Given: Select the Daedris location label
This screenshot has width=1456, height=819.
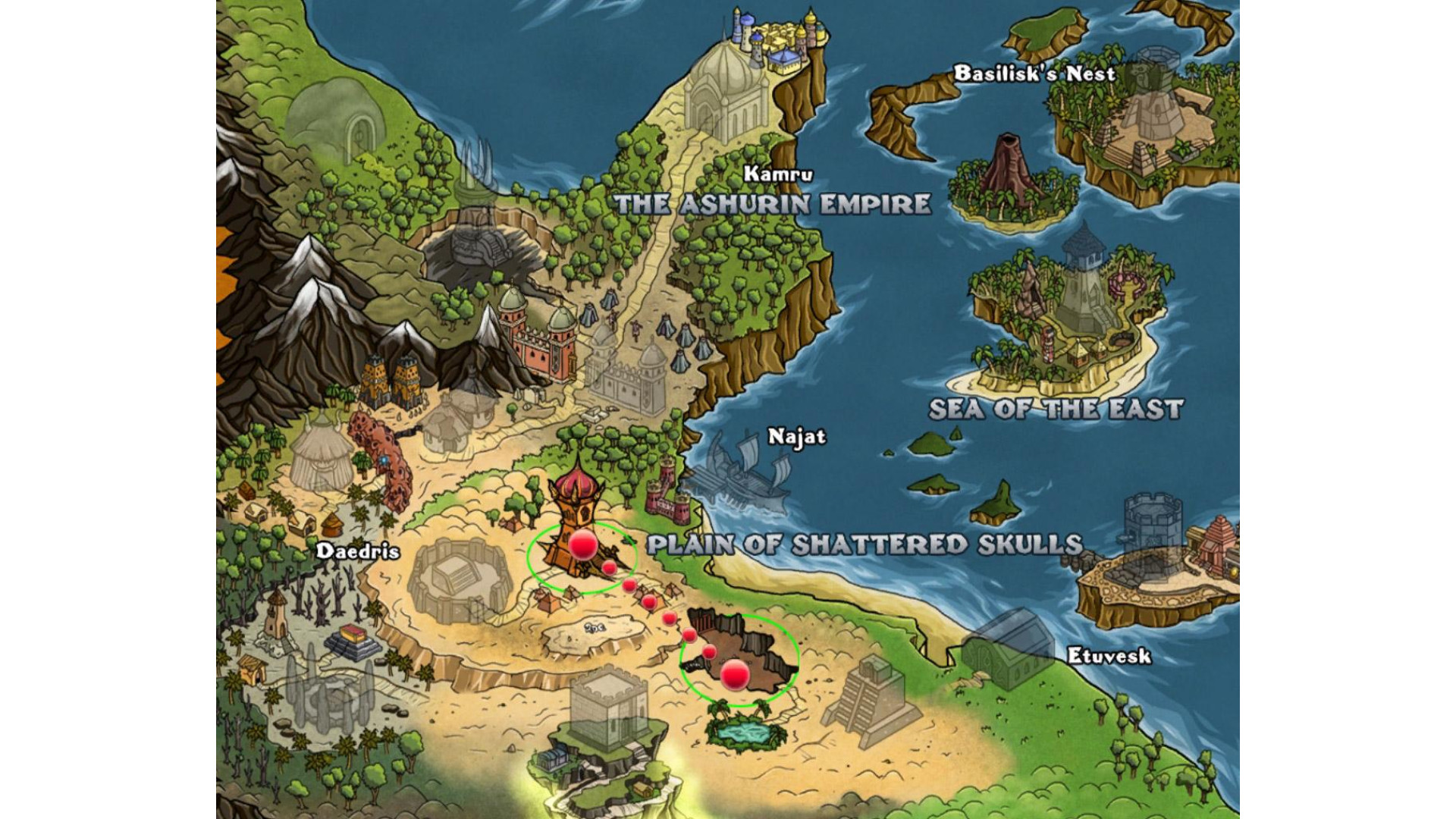Looking at the screenshot, I should (x=357, y=551).
